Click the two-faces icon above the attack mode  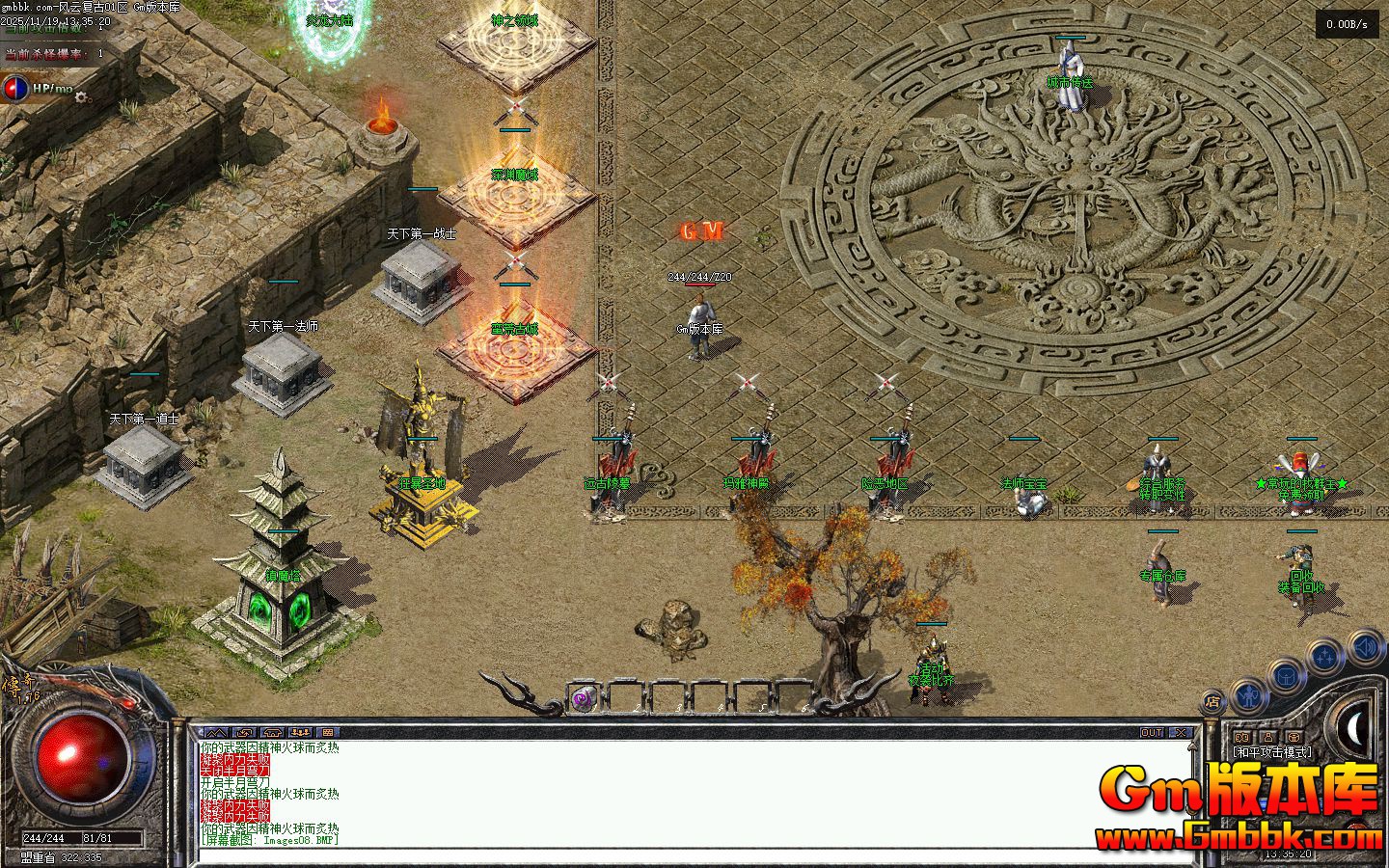click(x=1242, y=738)
